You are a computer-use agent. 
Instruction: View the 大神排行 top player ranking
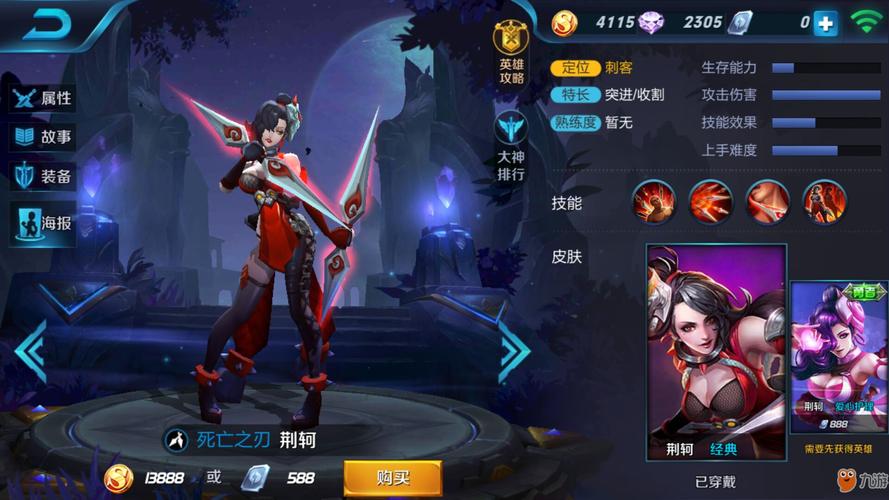(511, 146)
